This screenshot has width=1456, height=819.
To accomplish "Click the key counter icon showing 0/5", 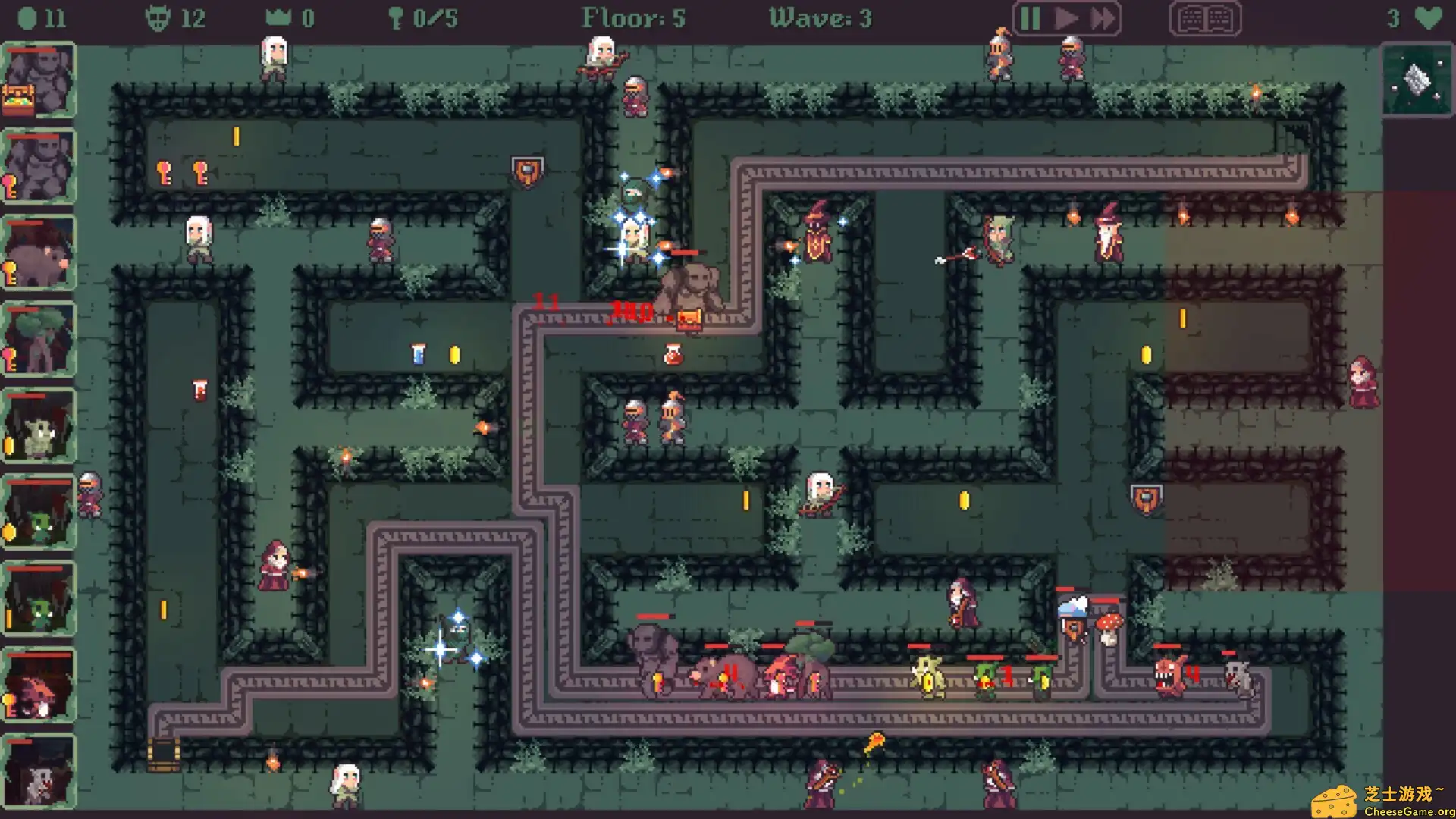I will [397, 17].
